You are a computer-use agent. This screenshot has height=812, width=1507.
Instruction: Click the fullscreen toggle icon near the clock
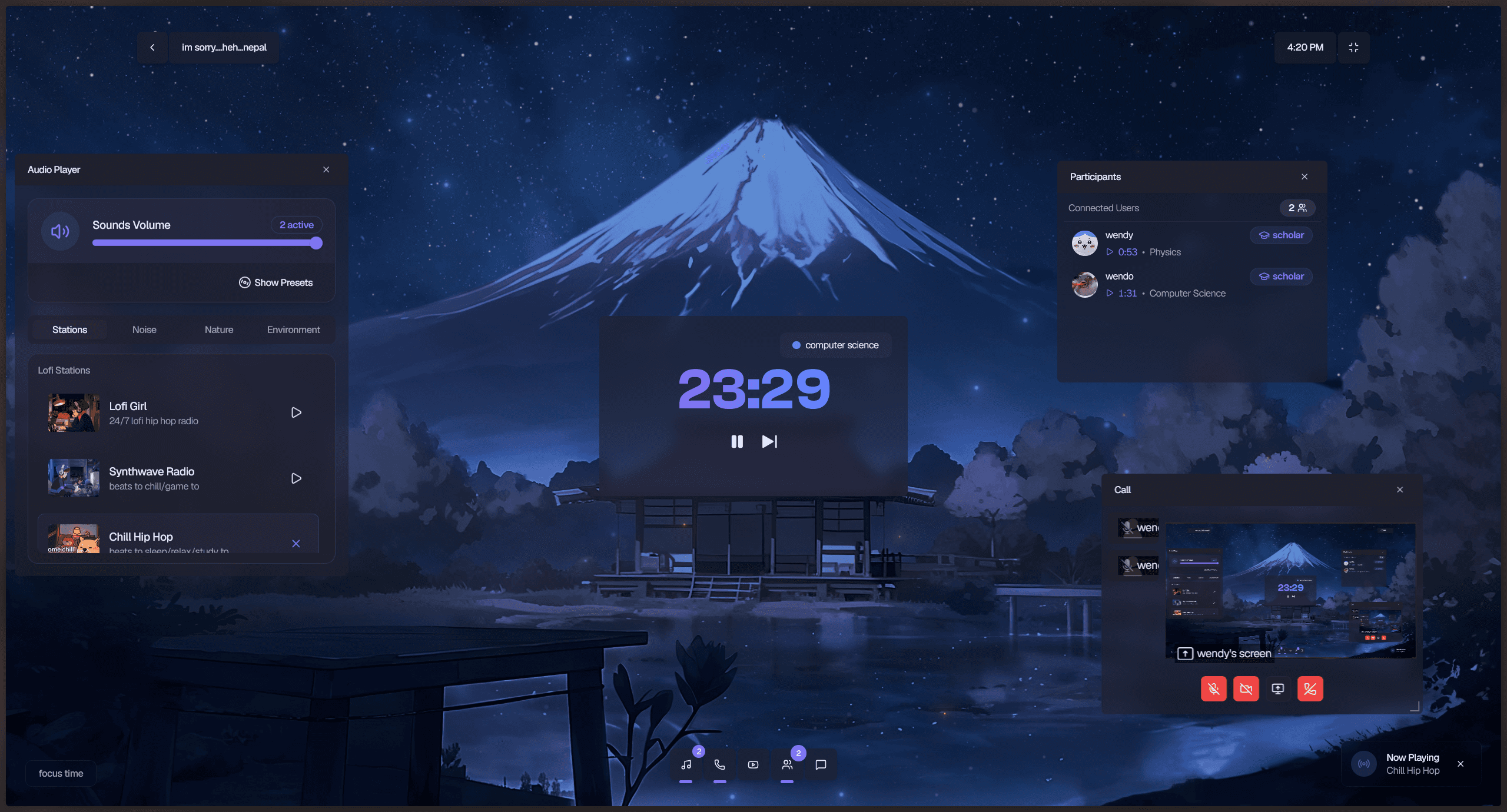[1353, 47]
